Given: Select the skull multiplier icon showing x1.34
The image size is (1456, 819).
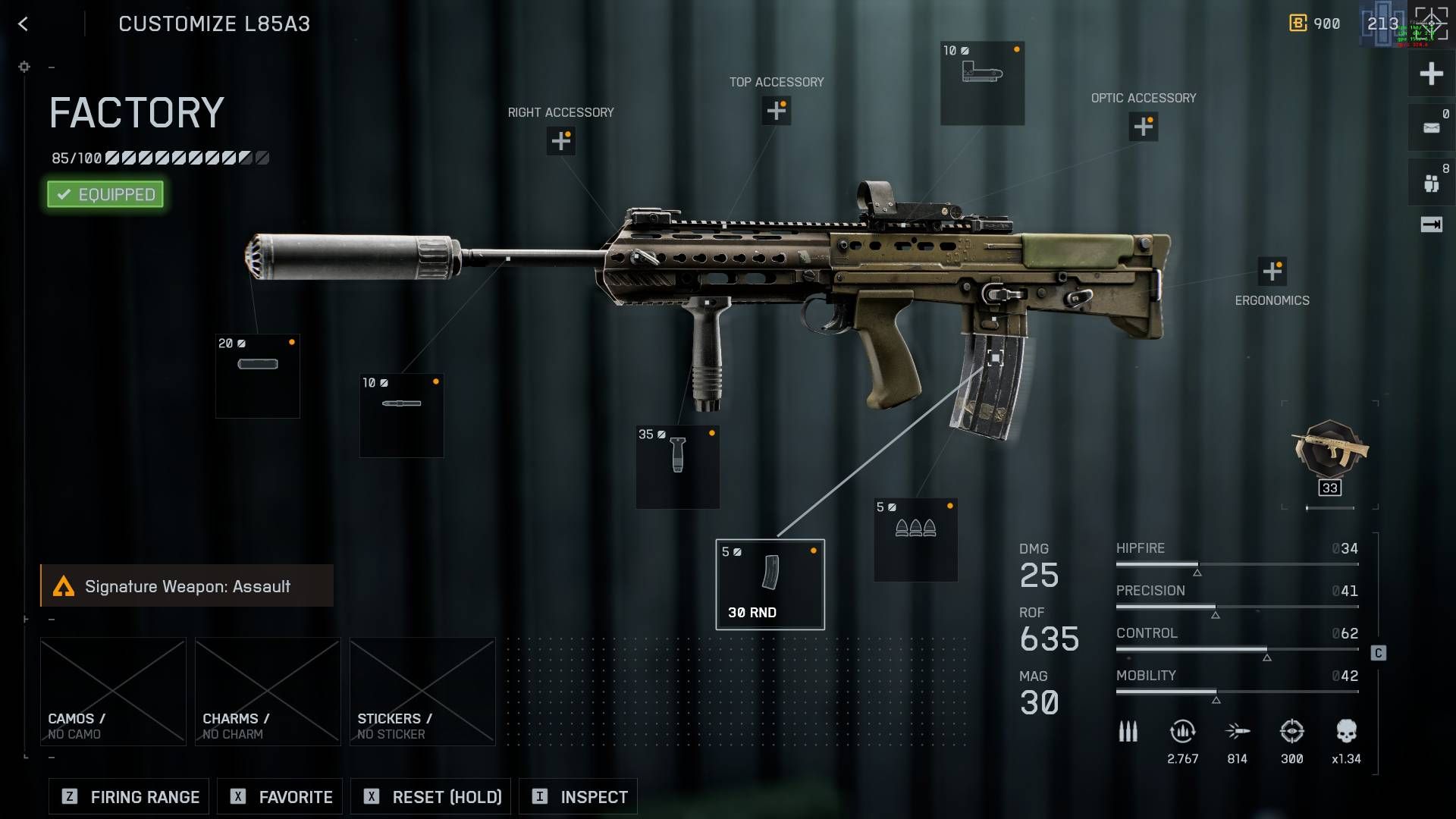Looking at the screenshot, I should click(x=1347, y=730).
